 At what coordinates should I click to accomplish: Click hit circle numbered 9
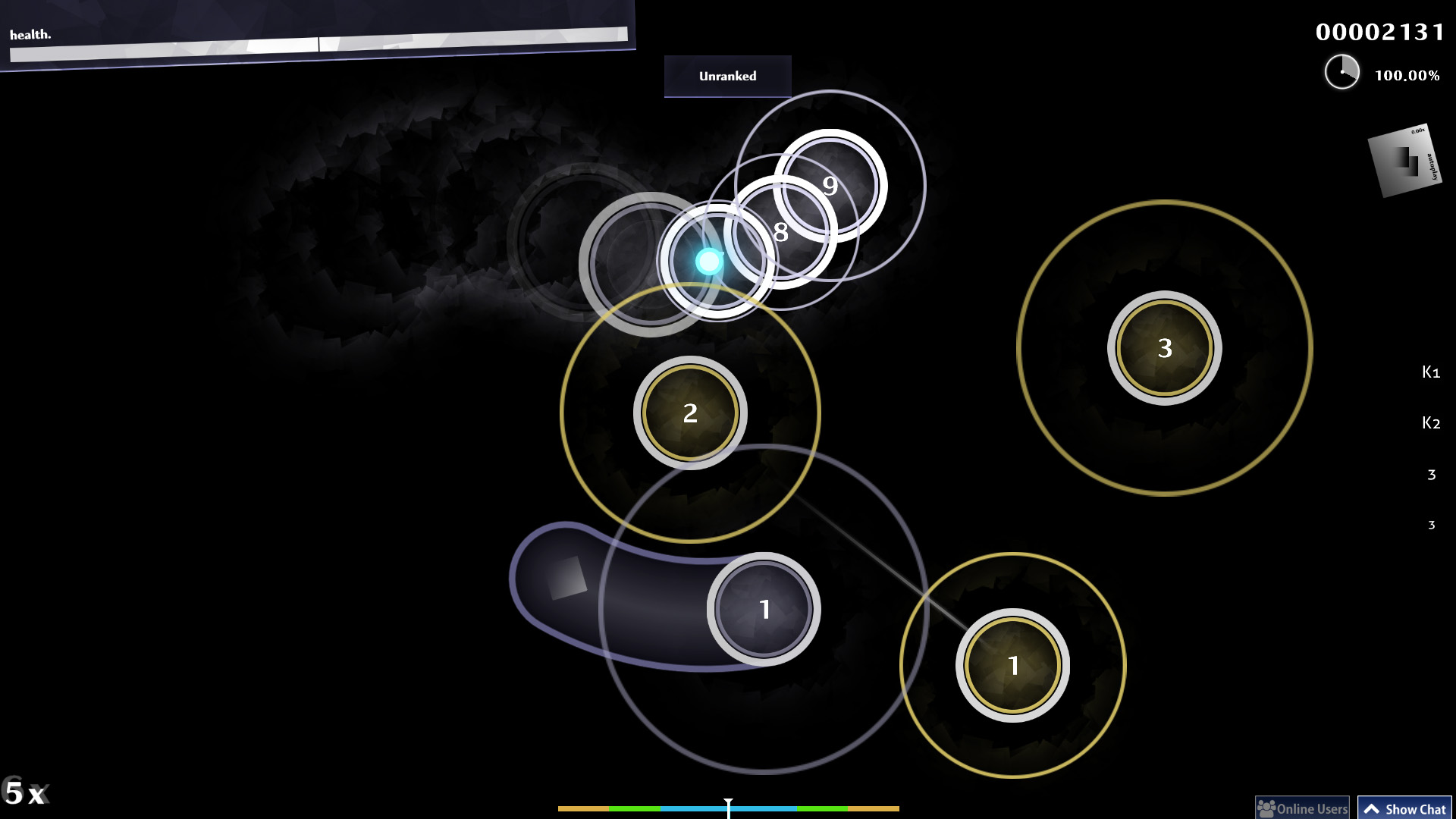830,185
